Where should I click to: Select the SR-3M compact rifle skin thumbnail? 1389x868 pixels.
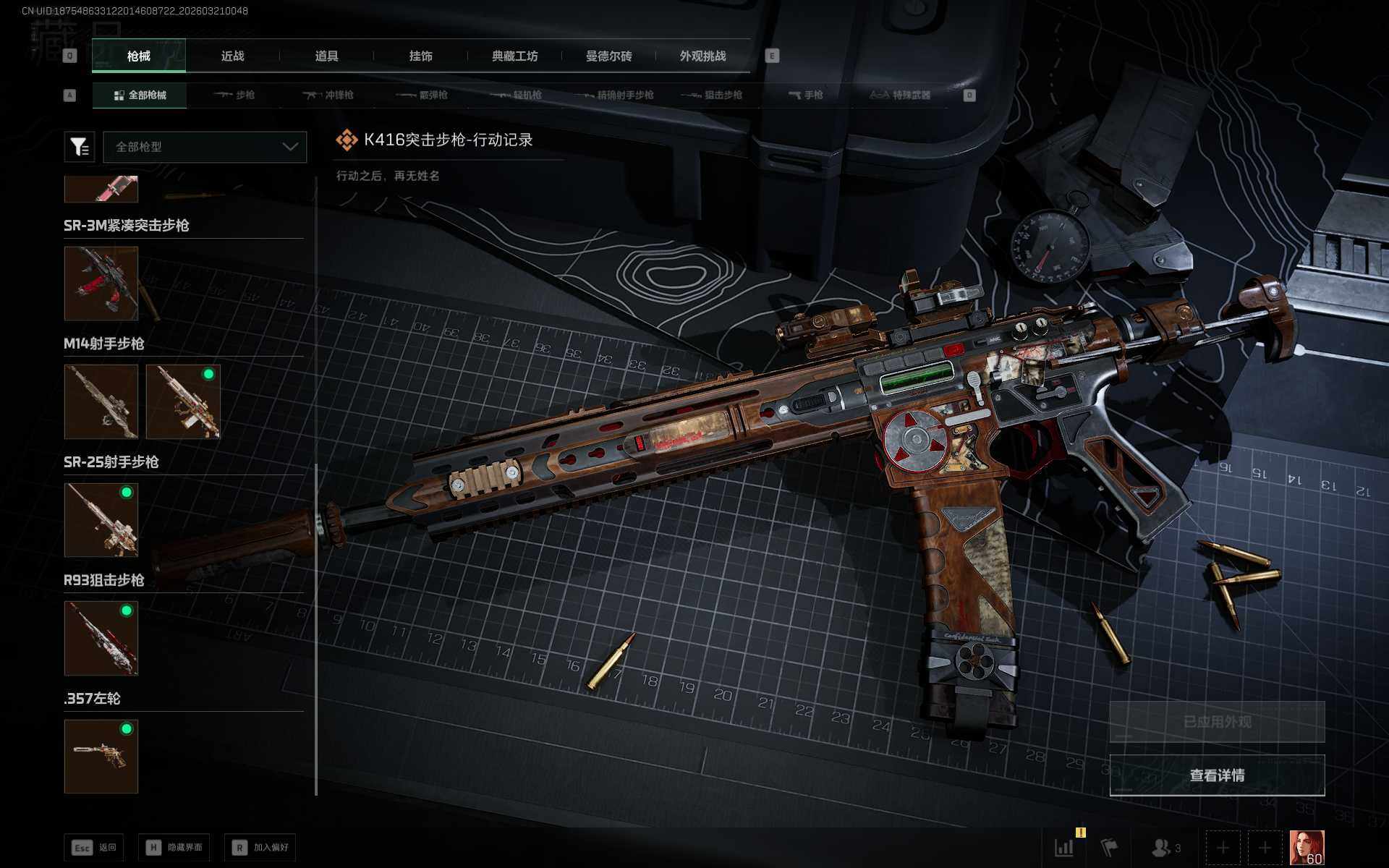click(101, 283)
